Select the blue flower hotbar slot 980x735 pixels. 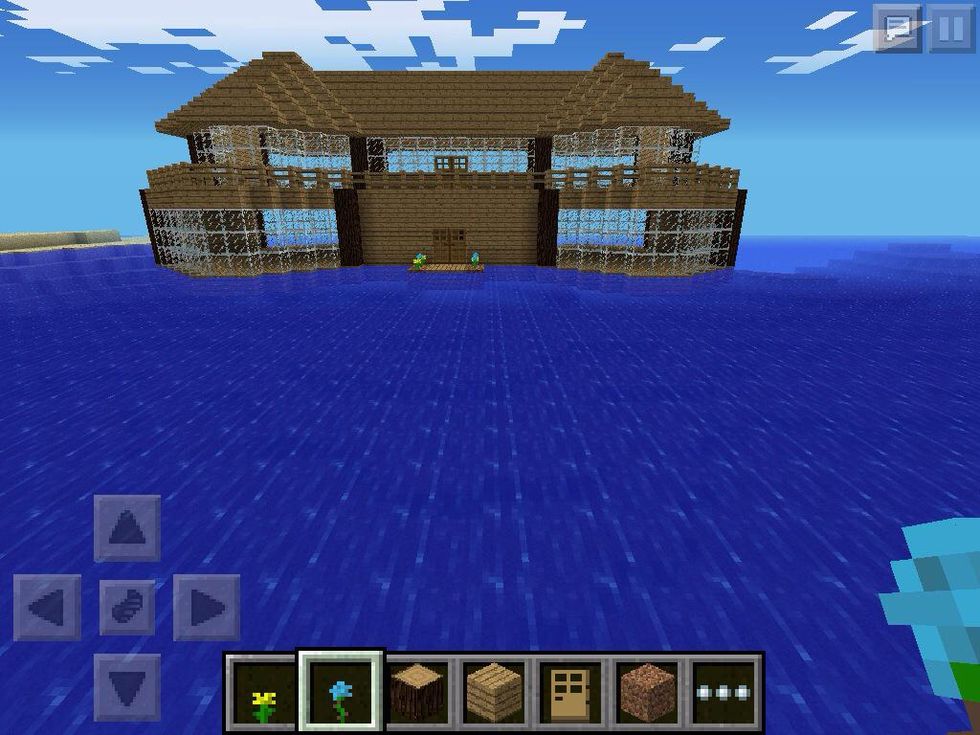tap(341, 691)
